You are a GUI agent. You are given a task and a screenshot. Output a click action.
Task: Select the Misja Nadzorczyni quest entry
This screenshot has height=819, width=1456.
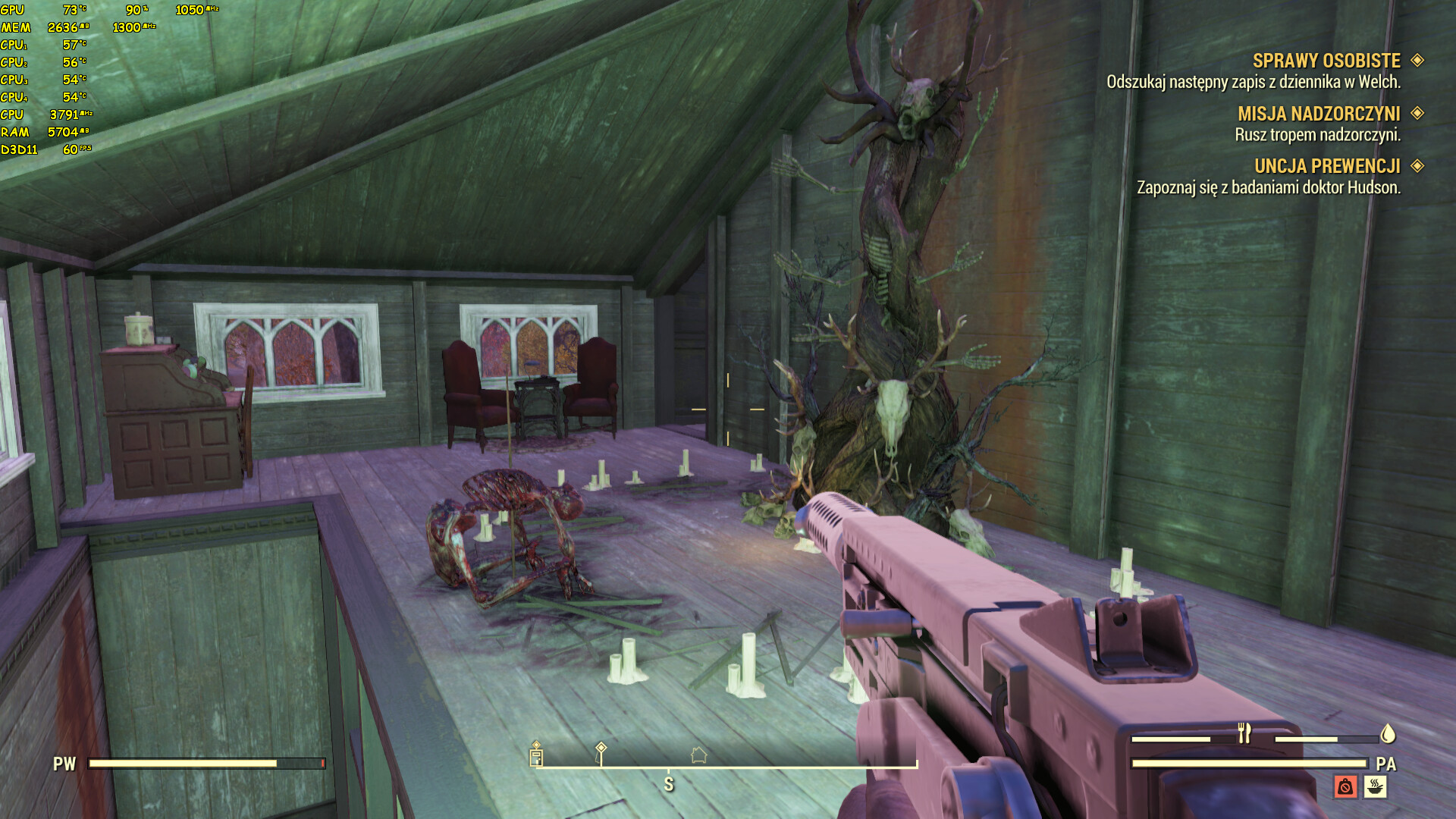point(1319,114)
